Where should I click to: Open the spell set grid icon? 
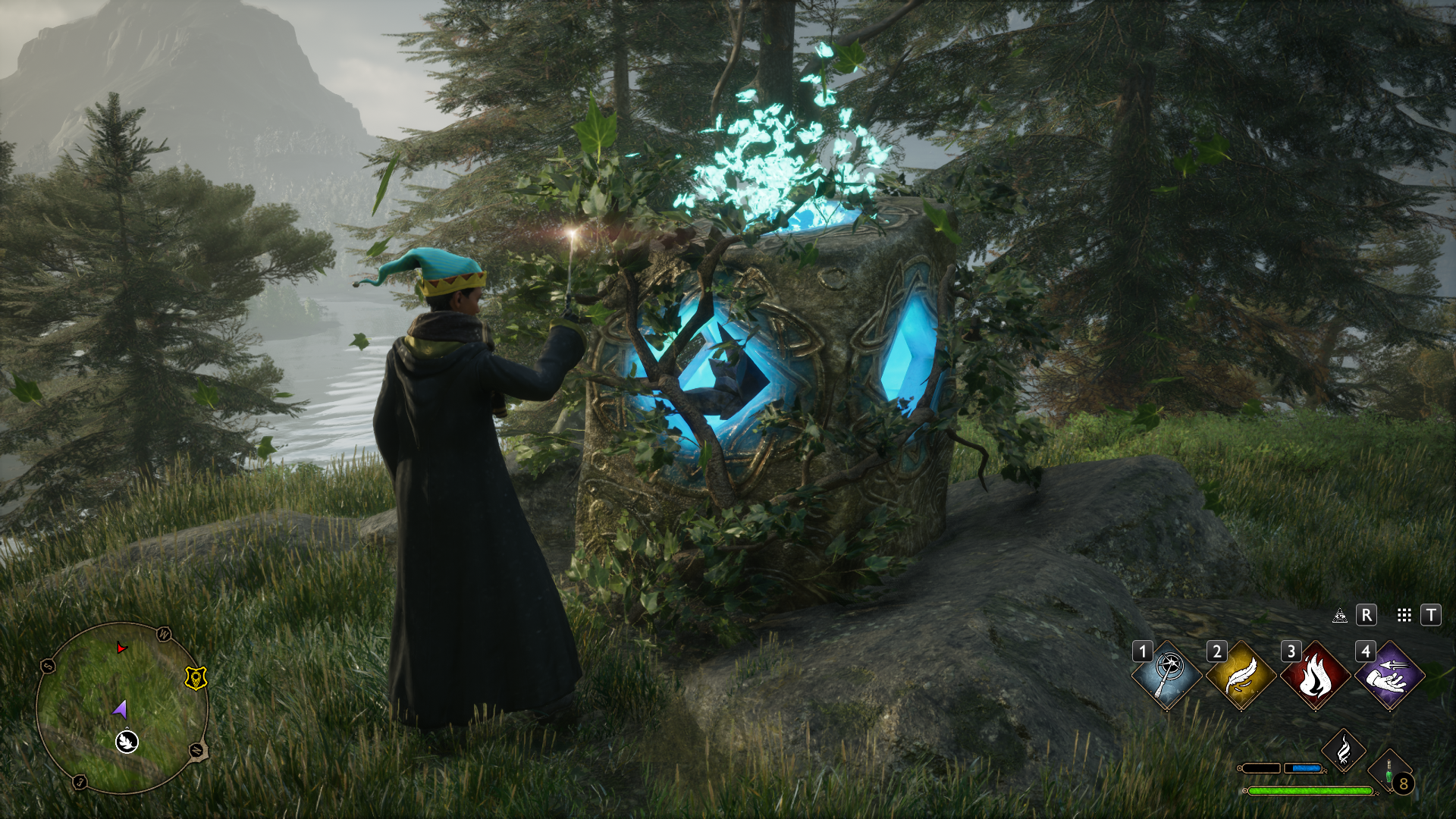click(1404, 616)
